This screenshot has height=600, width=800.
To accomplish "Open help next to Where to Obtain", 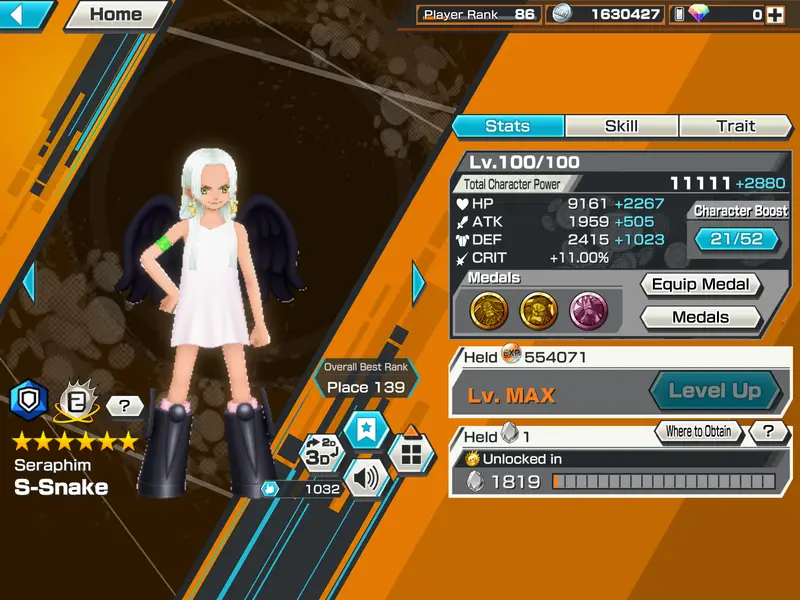I will [768, 432].
